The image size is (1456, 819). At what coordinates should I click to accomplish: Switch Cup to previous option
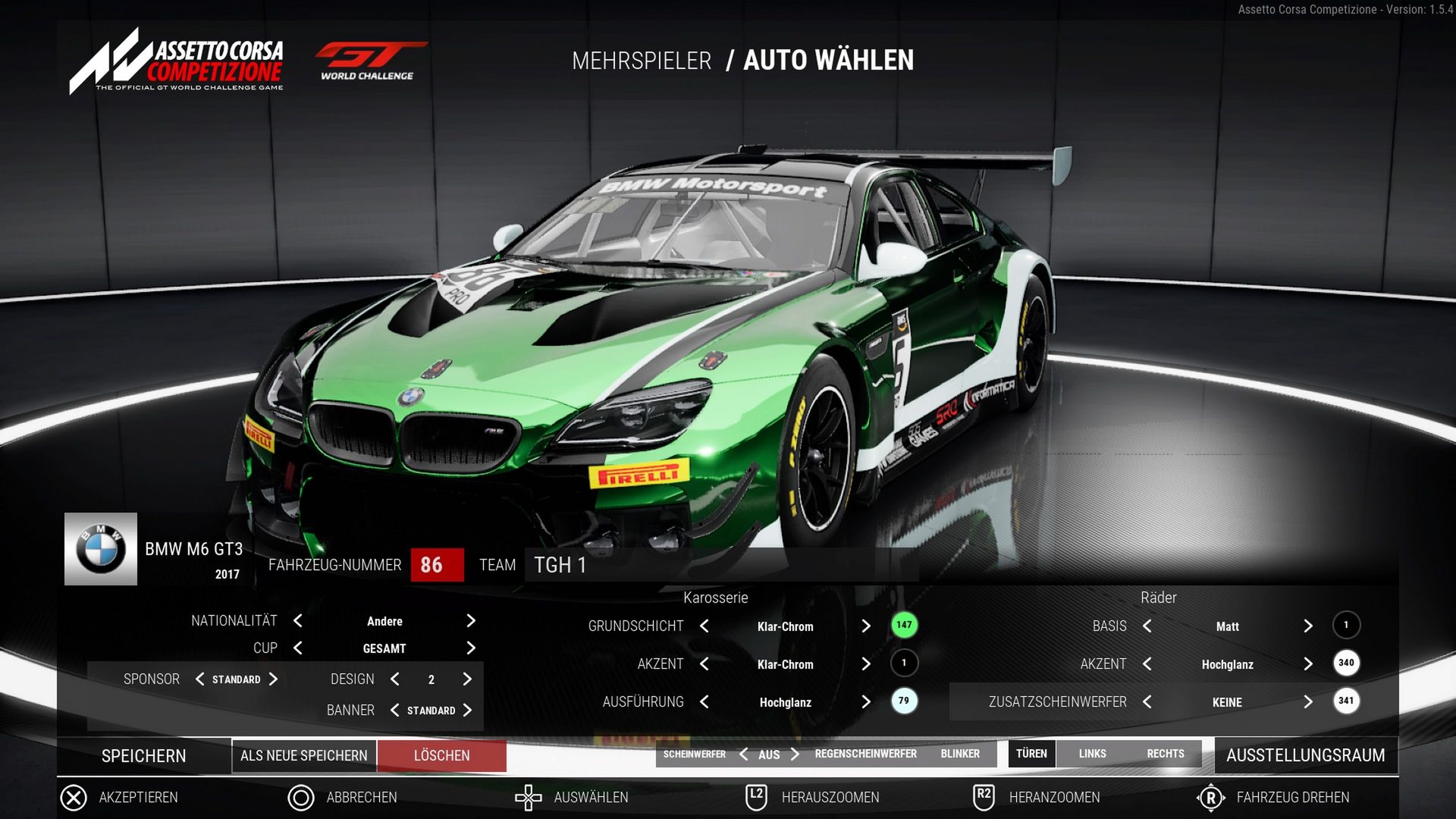(298, 648)
